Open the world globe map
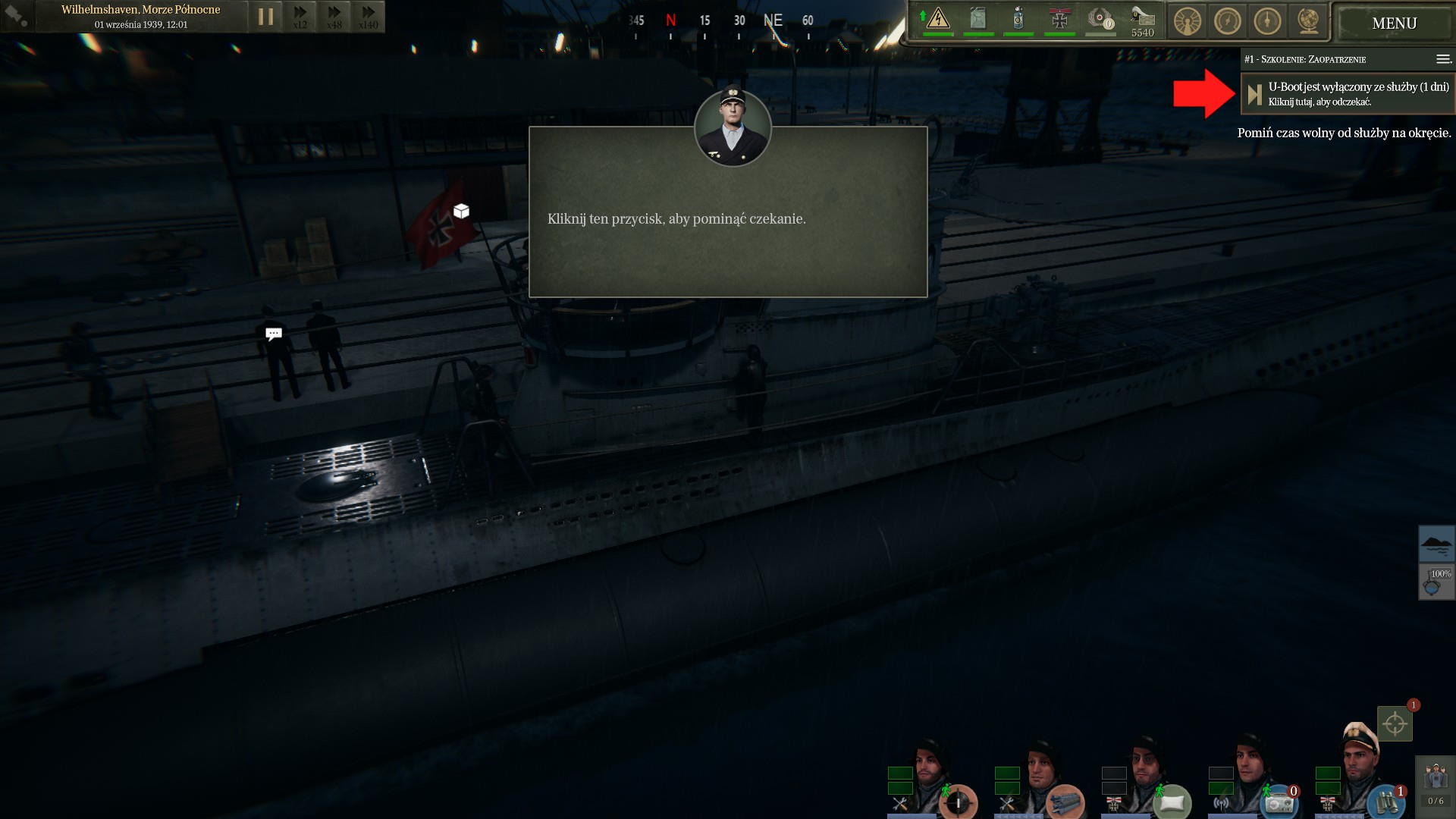Viewport: 1456px width, 819px height. click(1308, 21)
